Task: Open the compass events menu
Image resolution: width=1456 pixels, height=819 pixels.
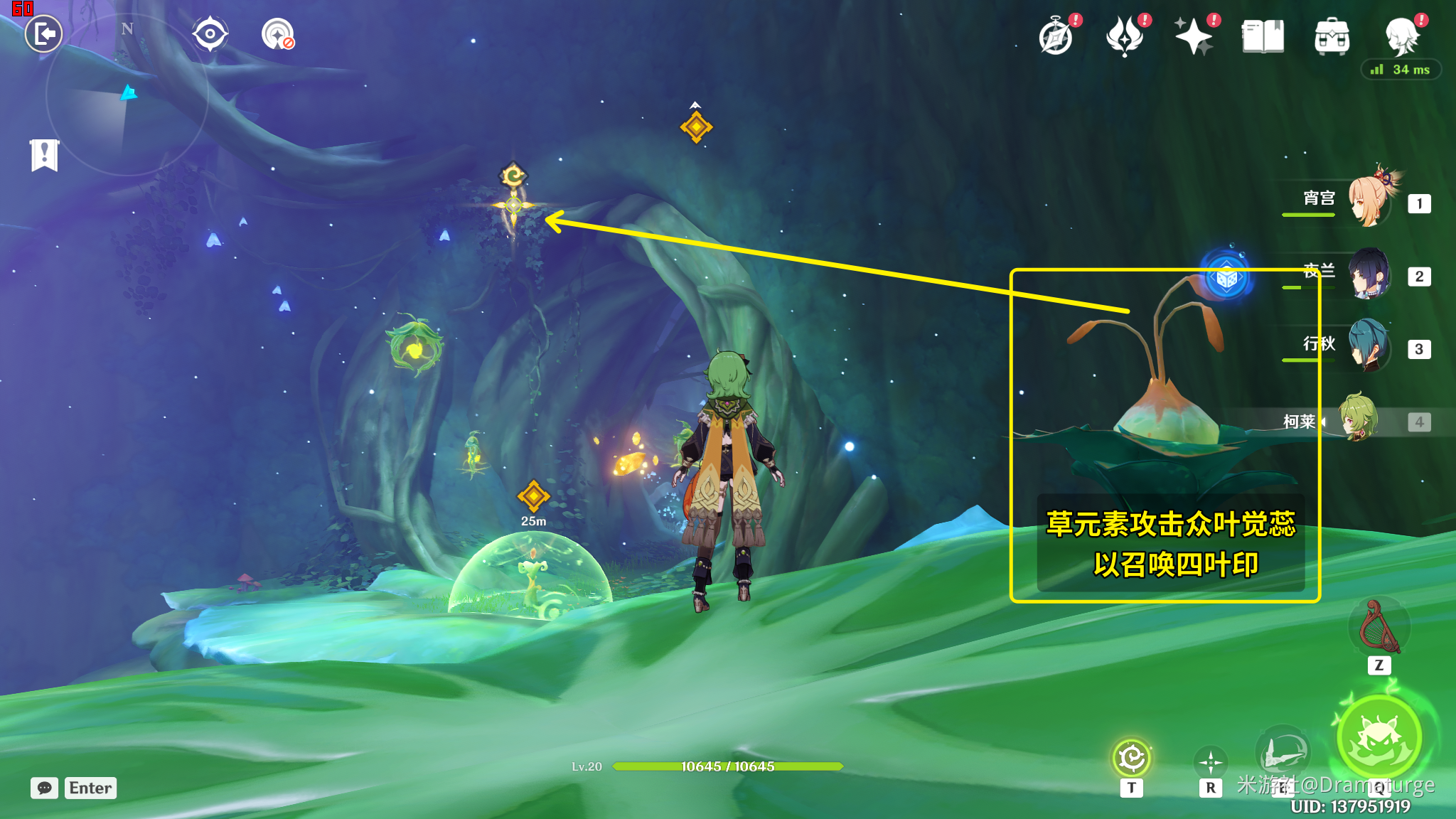Action: point(1056,36)
